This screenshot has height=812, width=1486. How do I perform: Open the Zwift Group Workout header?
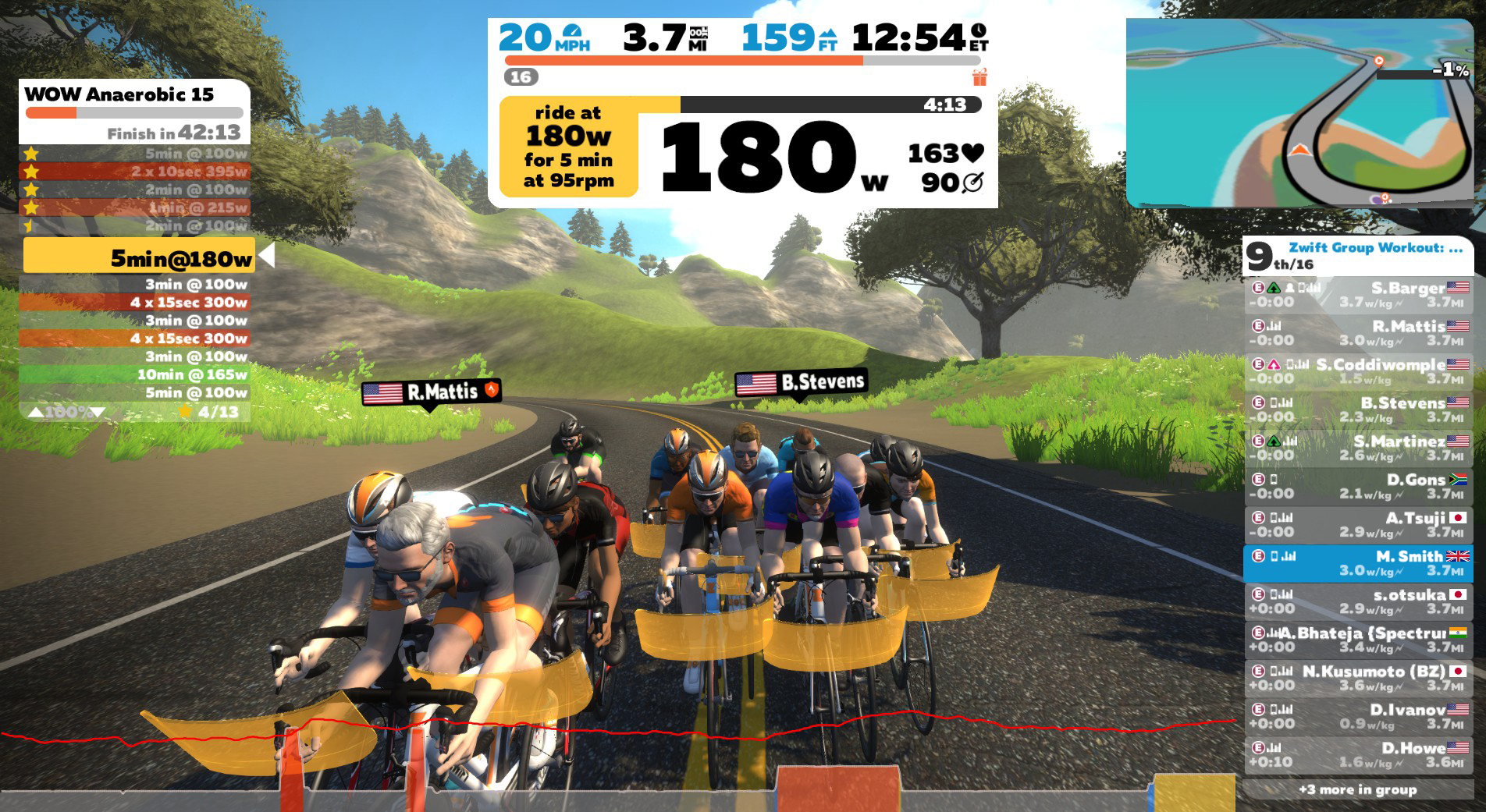[1374, 248]
